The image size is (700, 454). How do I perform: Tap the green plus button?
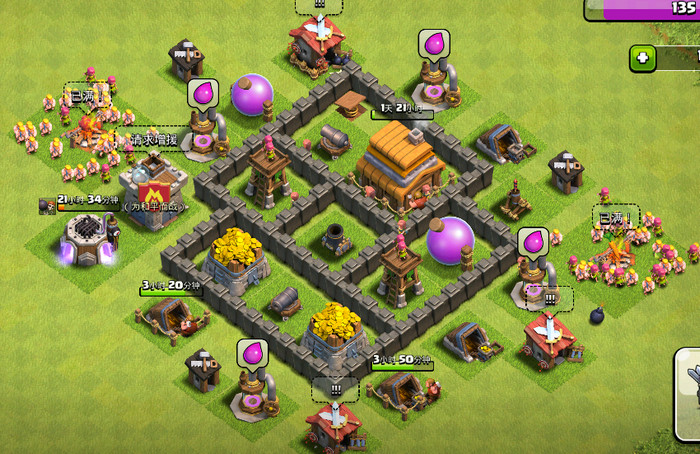click(643, 58)
